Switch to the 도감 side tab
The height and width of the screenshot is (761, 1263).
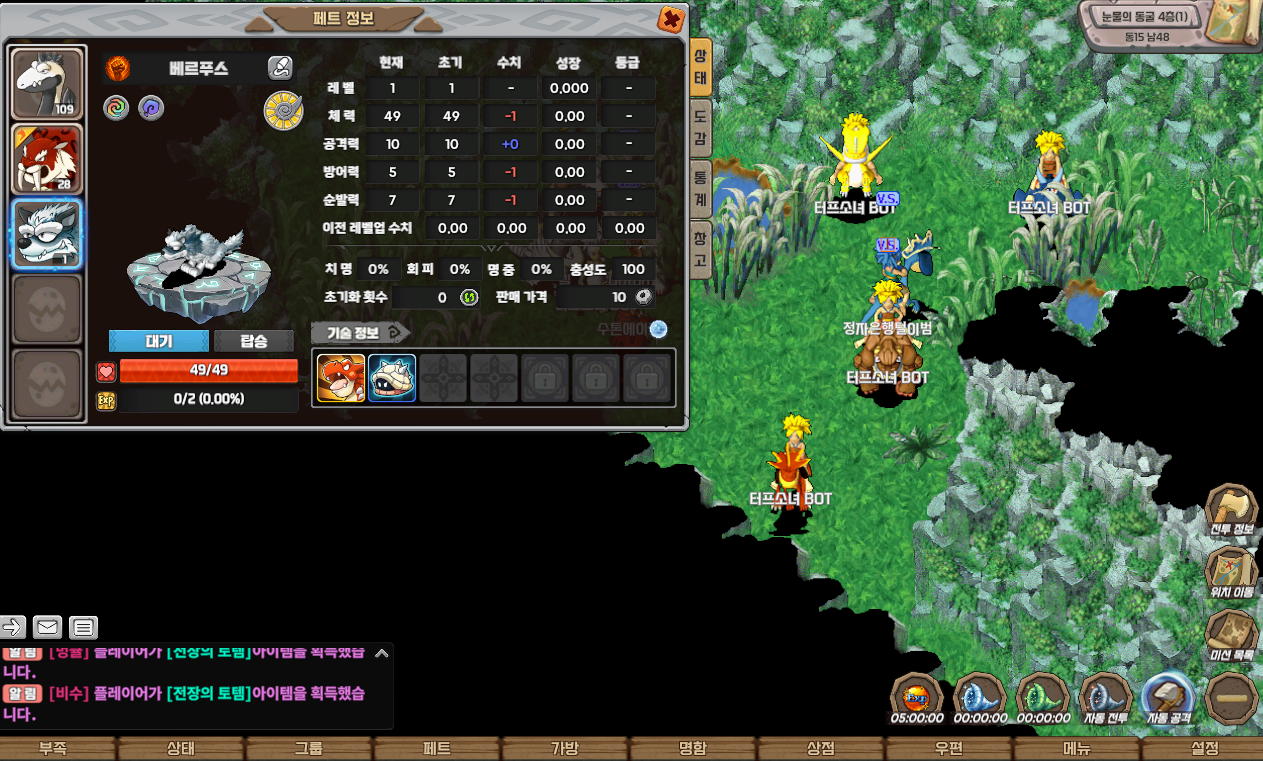(701, 126)
